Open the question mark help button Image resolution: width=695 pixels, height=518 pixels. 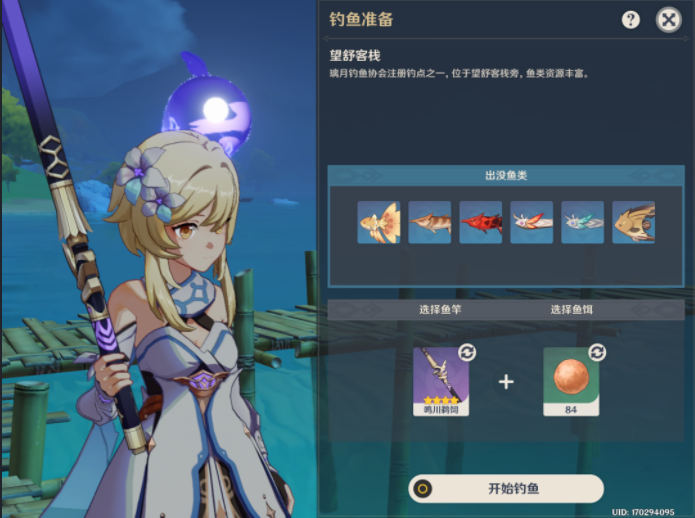[x=631, y=19]
